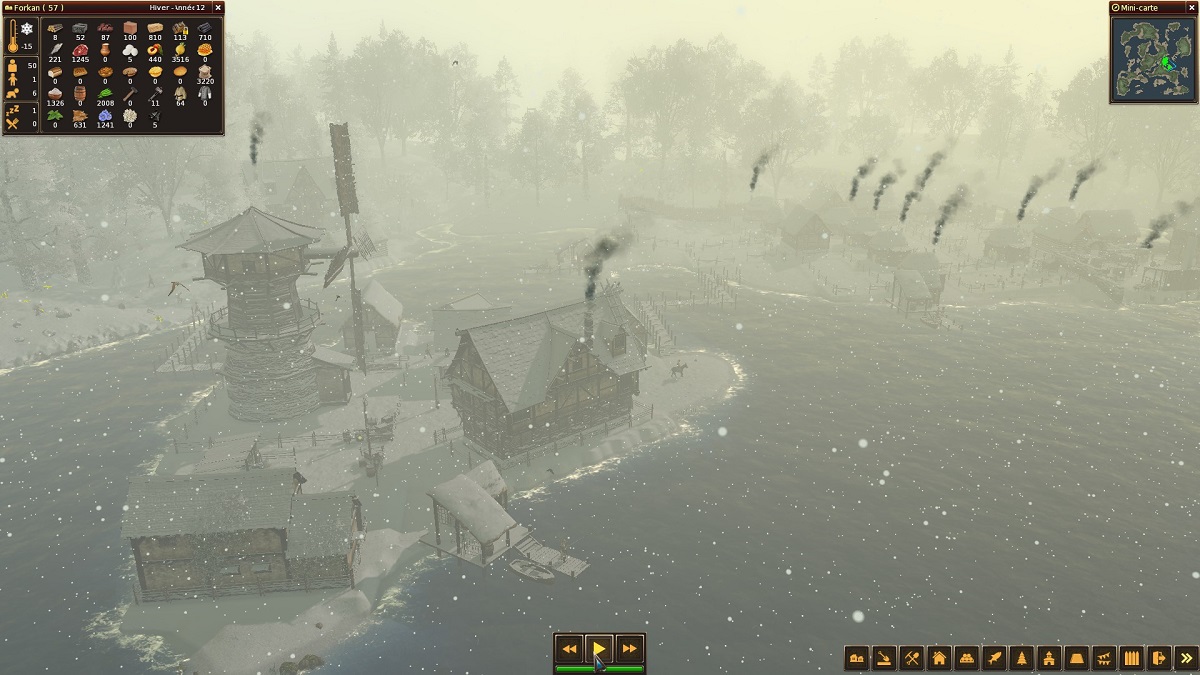
Task: Choose the festive bunting decorations menu
Action: pos(1104,658)
